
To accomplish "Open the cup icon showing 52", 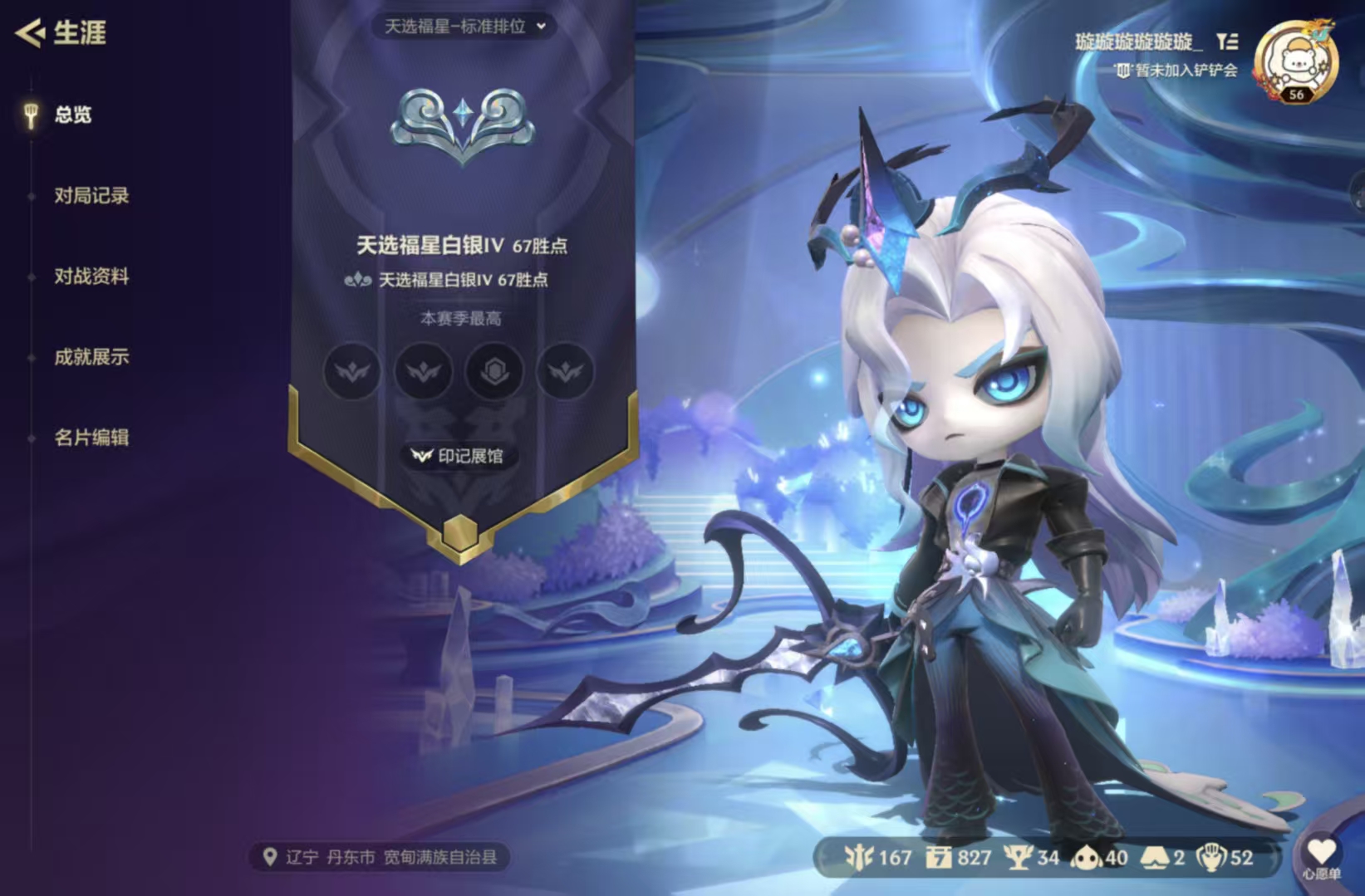I will tap(1213, 858).
